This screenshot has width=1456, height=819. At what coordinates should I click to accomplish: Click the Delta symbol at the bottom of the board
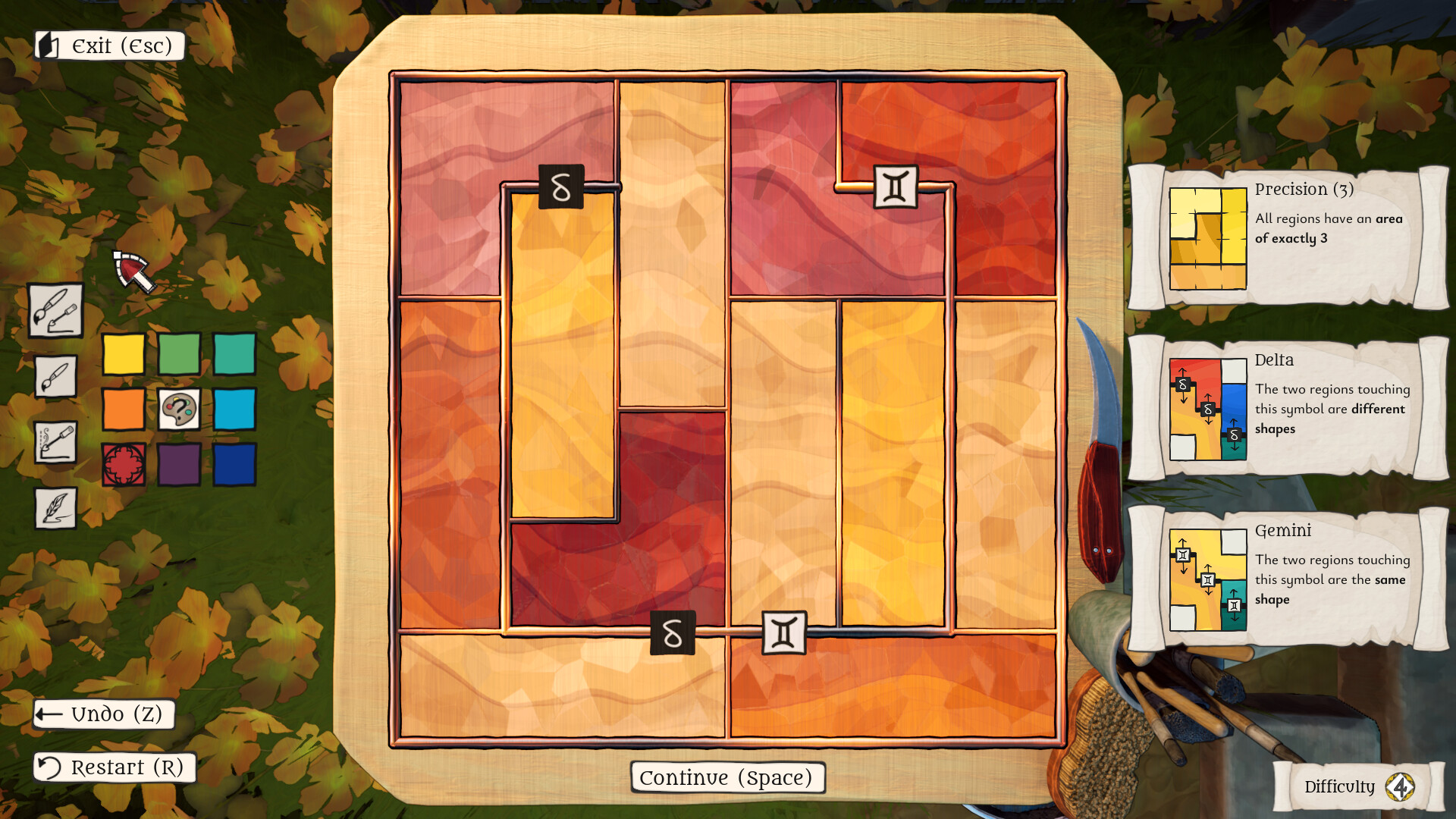[672, 633]
